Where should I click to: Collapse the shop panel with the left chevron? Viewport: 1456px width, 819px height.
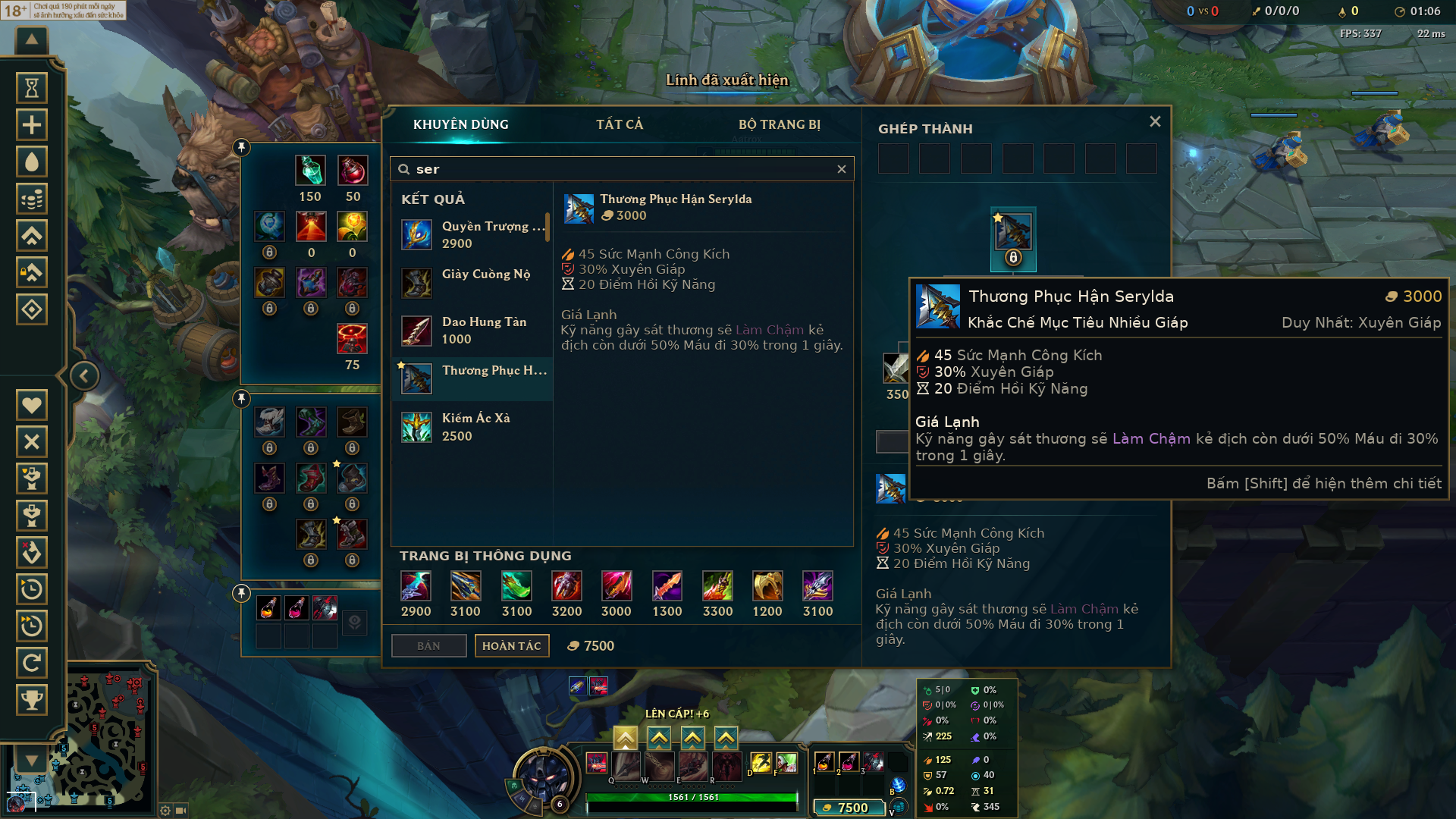pos(83,375)
